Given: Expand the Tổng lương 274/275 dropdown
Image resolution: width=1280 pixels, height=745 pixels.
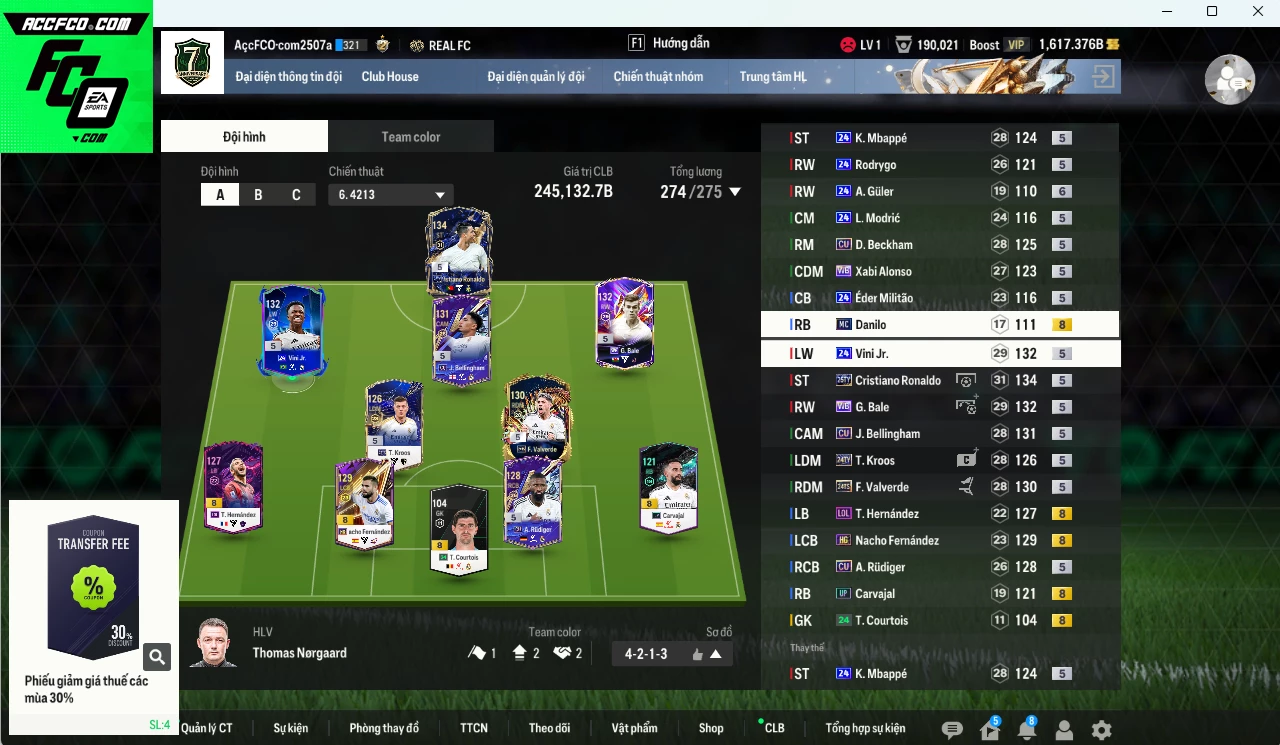Looking at the screenshot, I should click(735, 192).
